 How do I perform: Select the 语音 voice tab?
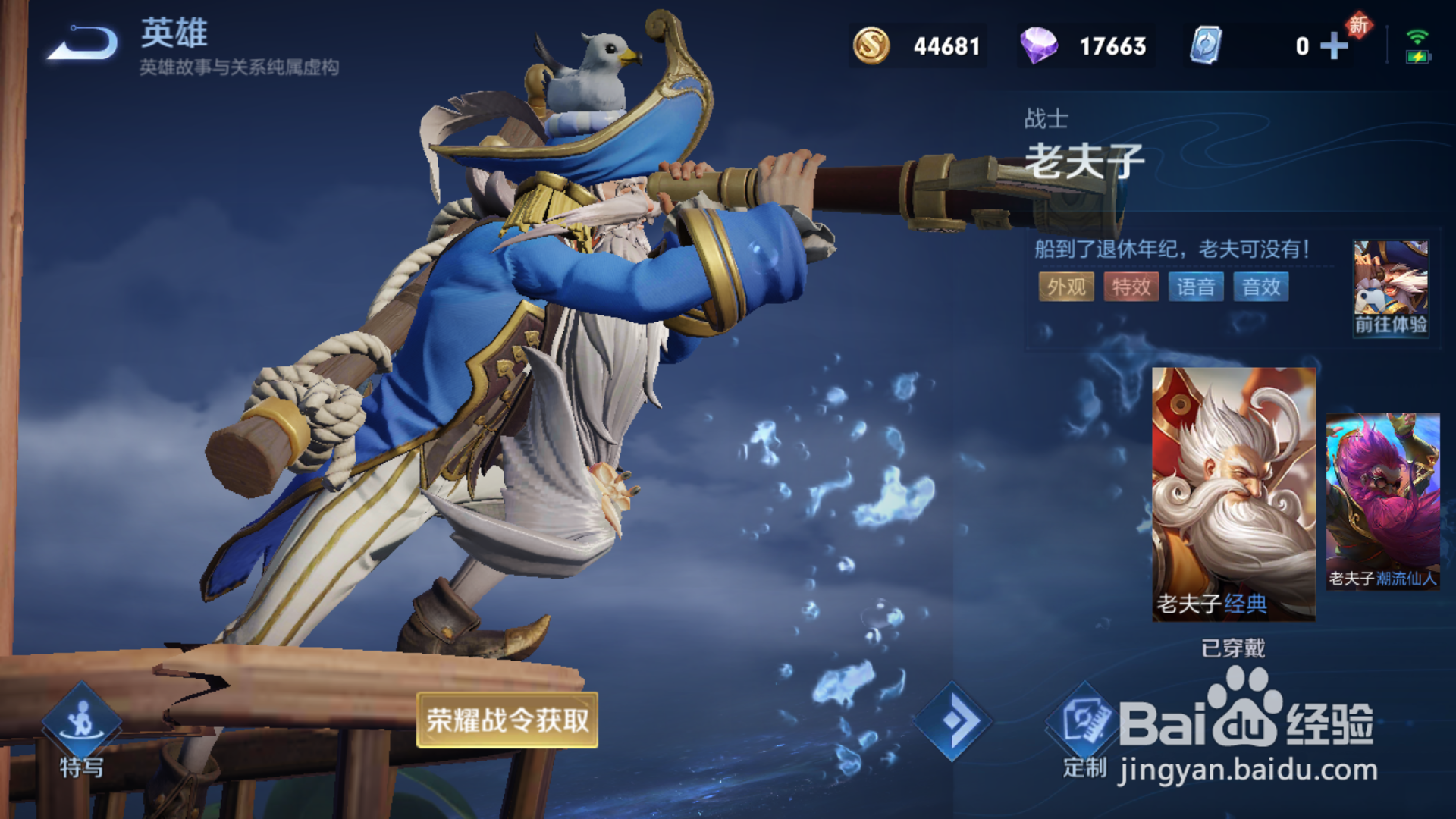click(1198, 287)
